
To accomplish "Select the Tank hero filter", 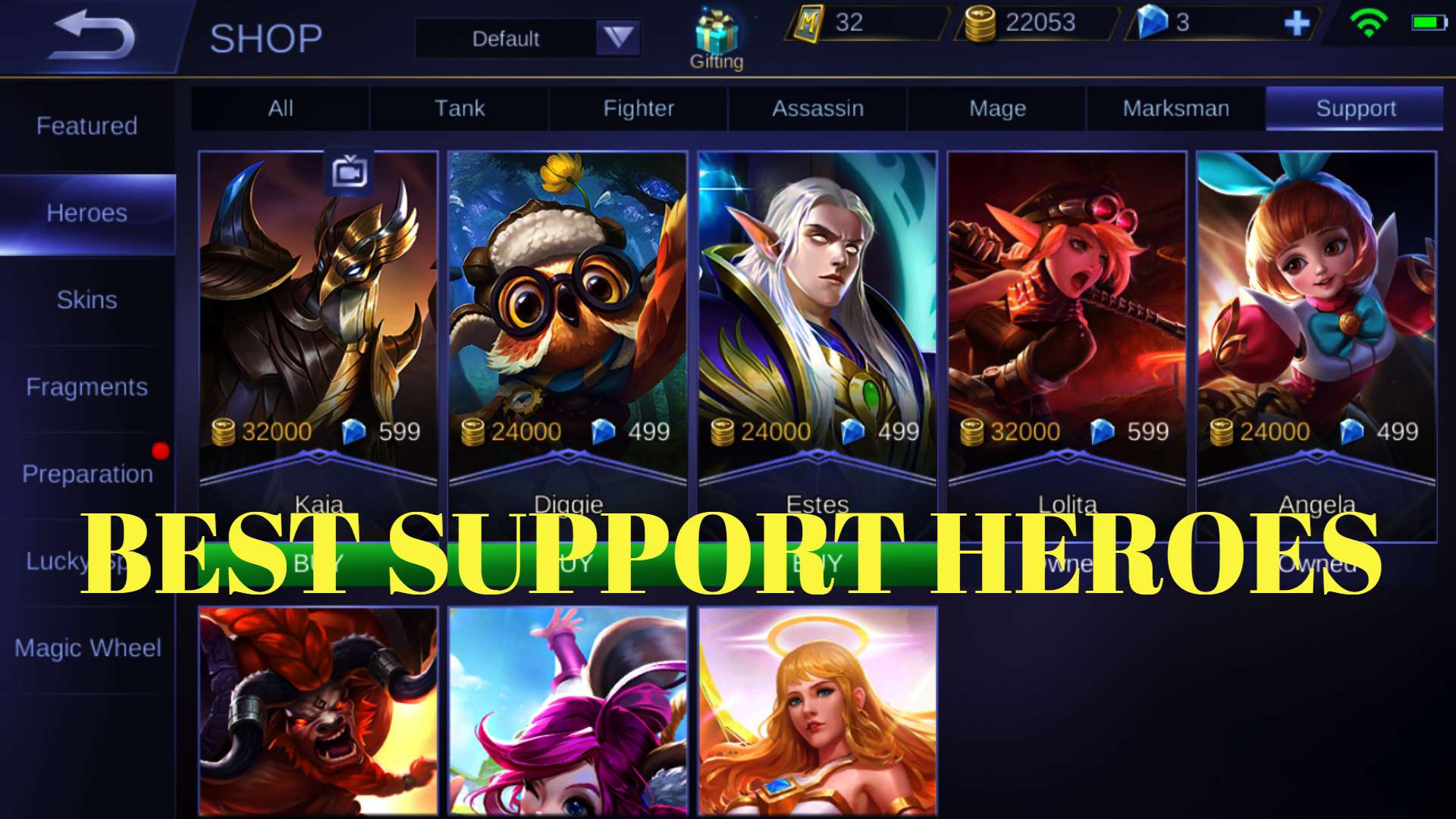I will 459,108.
